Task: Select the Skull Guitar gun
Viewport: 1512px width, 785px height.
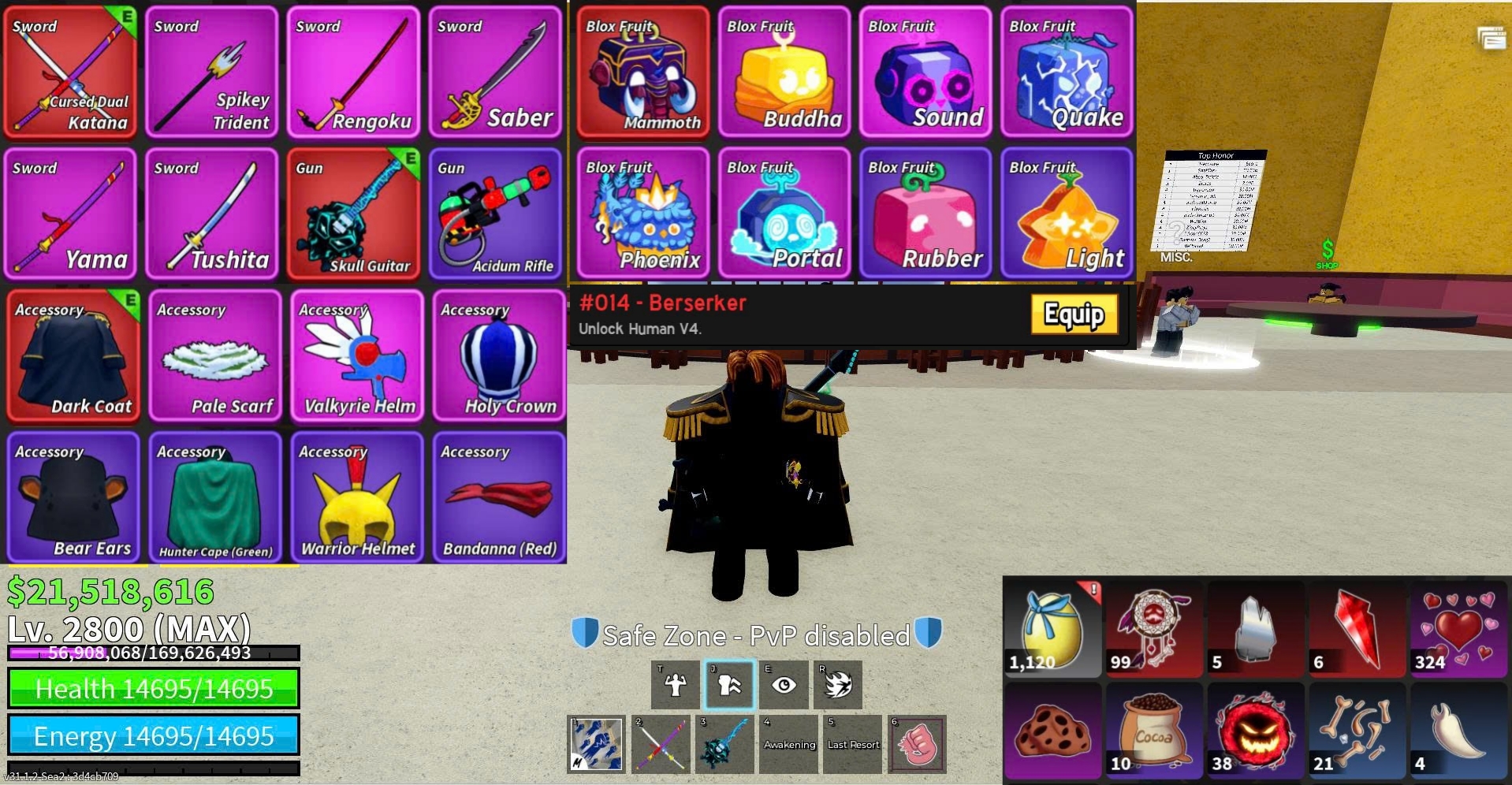Action: pos(353,214)
